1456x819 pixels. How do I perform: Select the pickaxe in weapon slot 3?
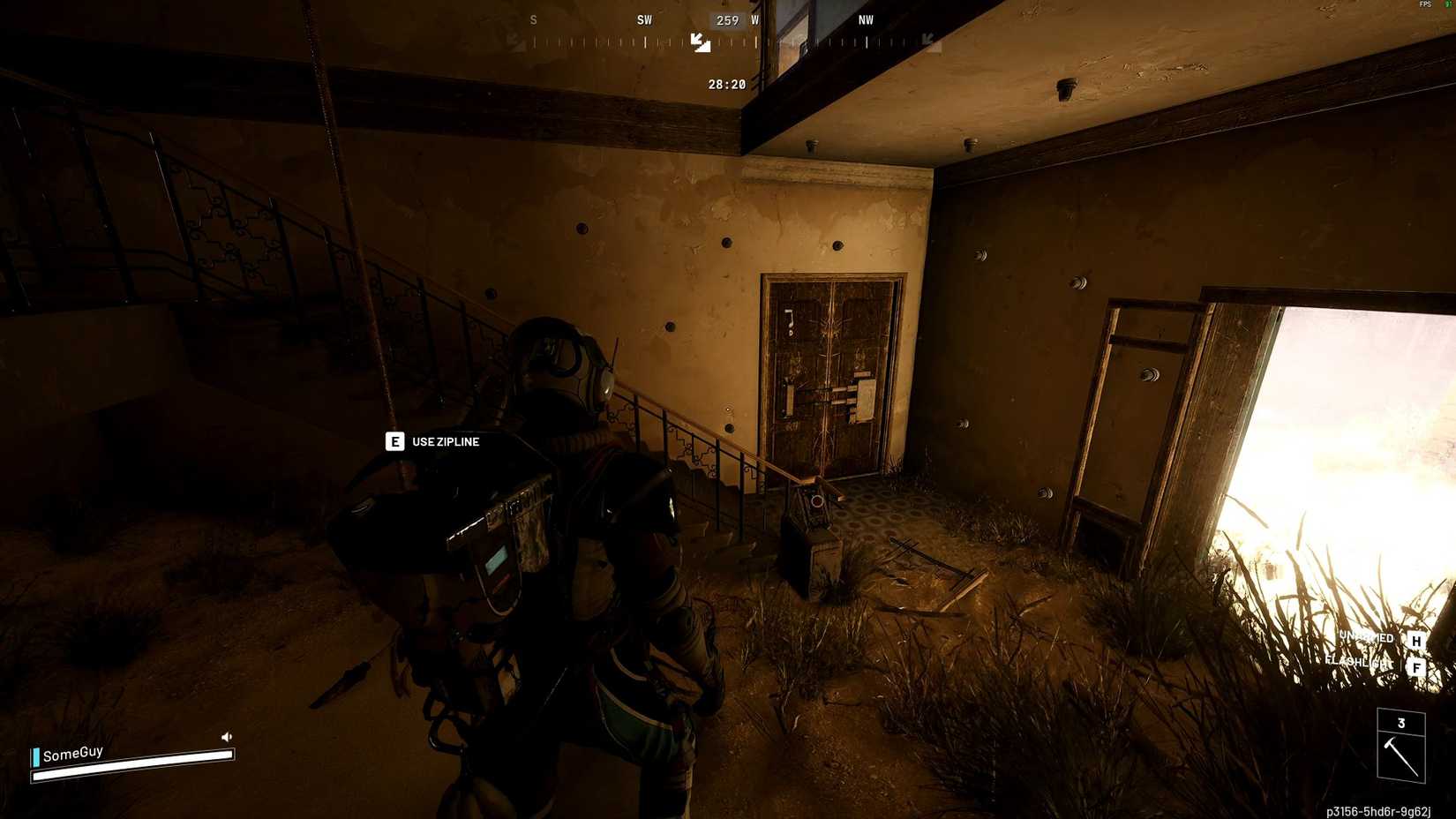click(1400, 755)
